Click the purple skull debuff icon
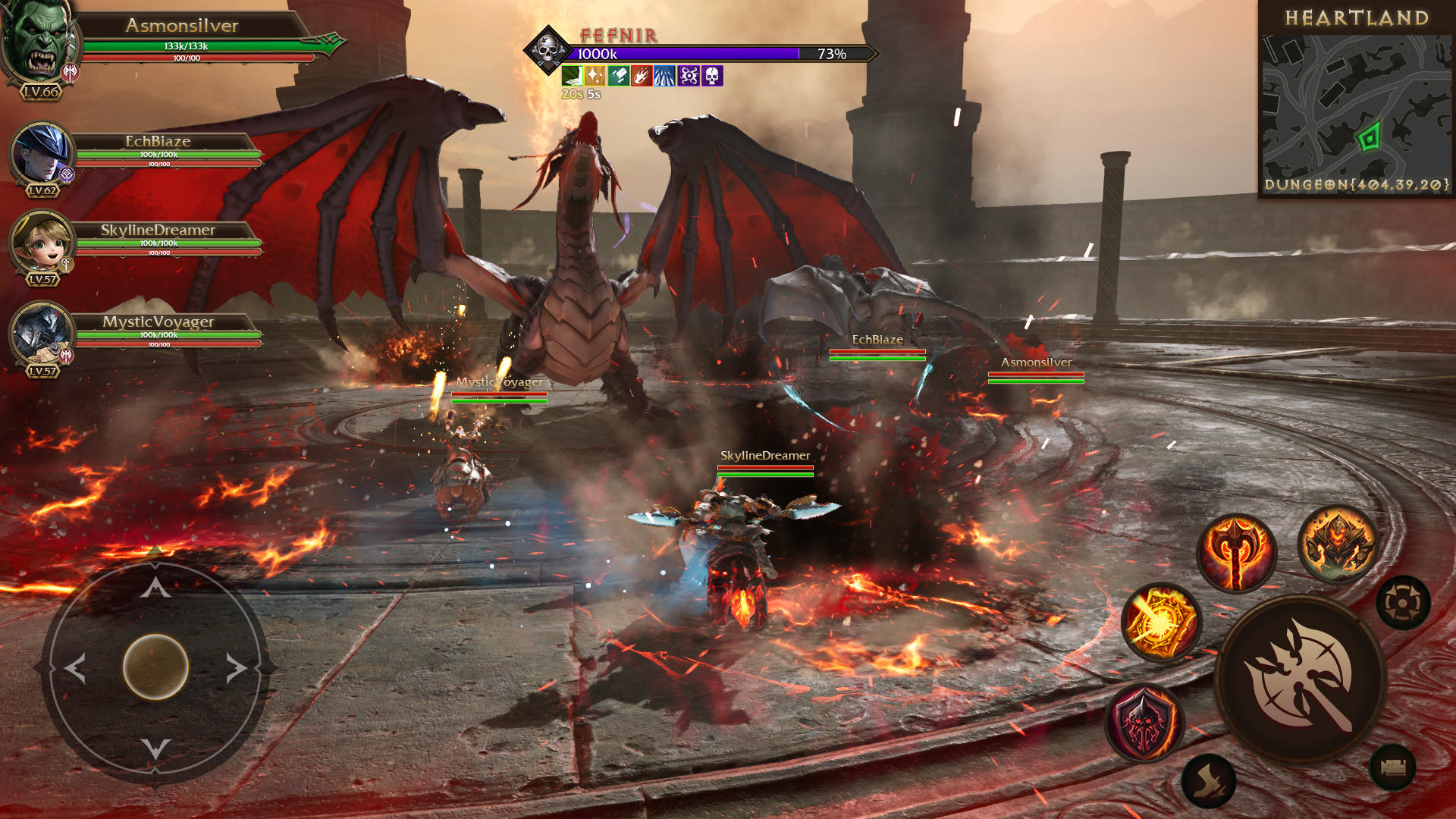The image size is (1456, 819). coord(711,77)
